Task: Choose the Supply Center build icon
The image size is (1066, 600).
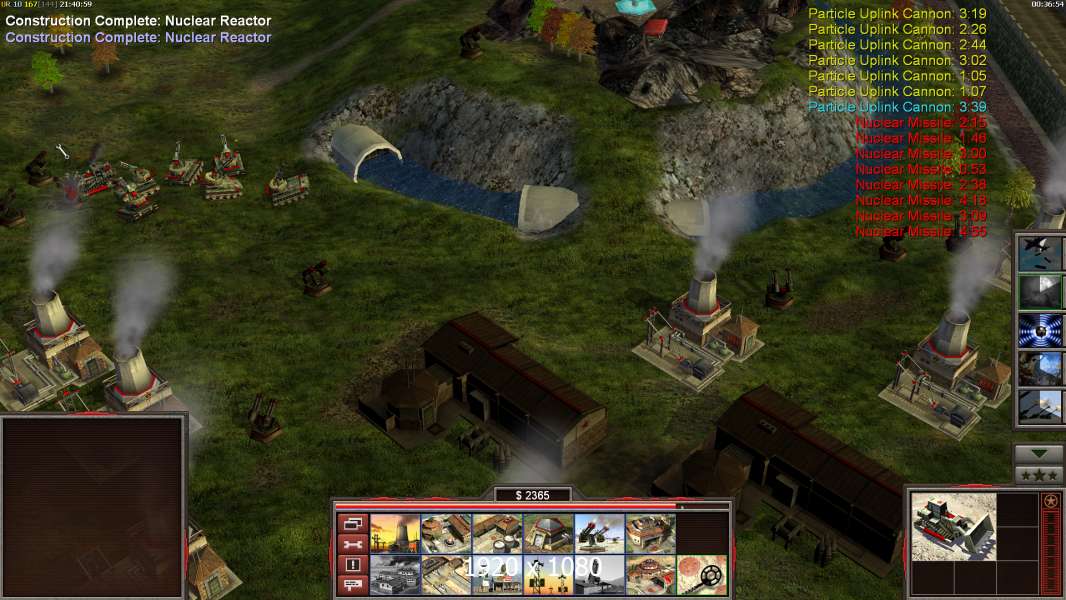Action: pos(496,533)
